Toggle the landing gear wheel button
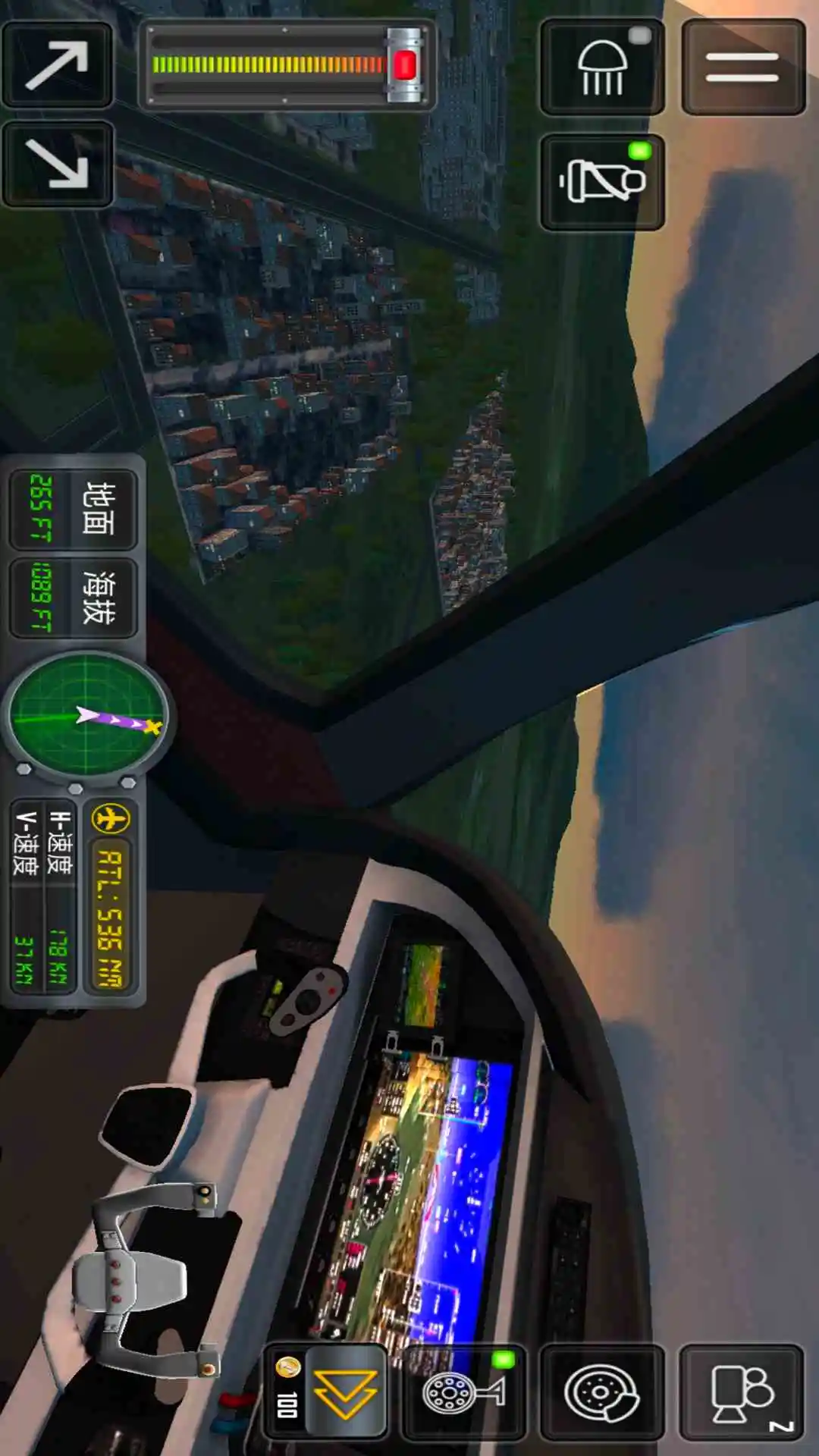819x1456 pixels. click(463, 1392)
